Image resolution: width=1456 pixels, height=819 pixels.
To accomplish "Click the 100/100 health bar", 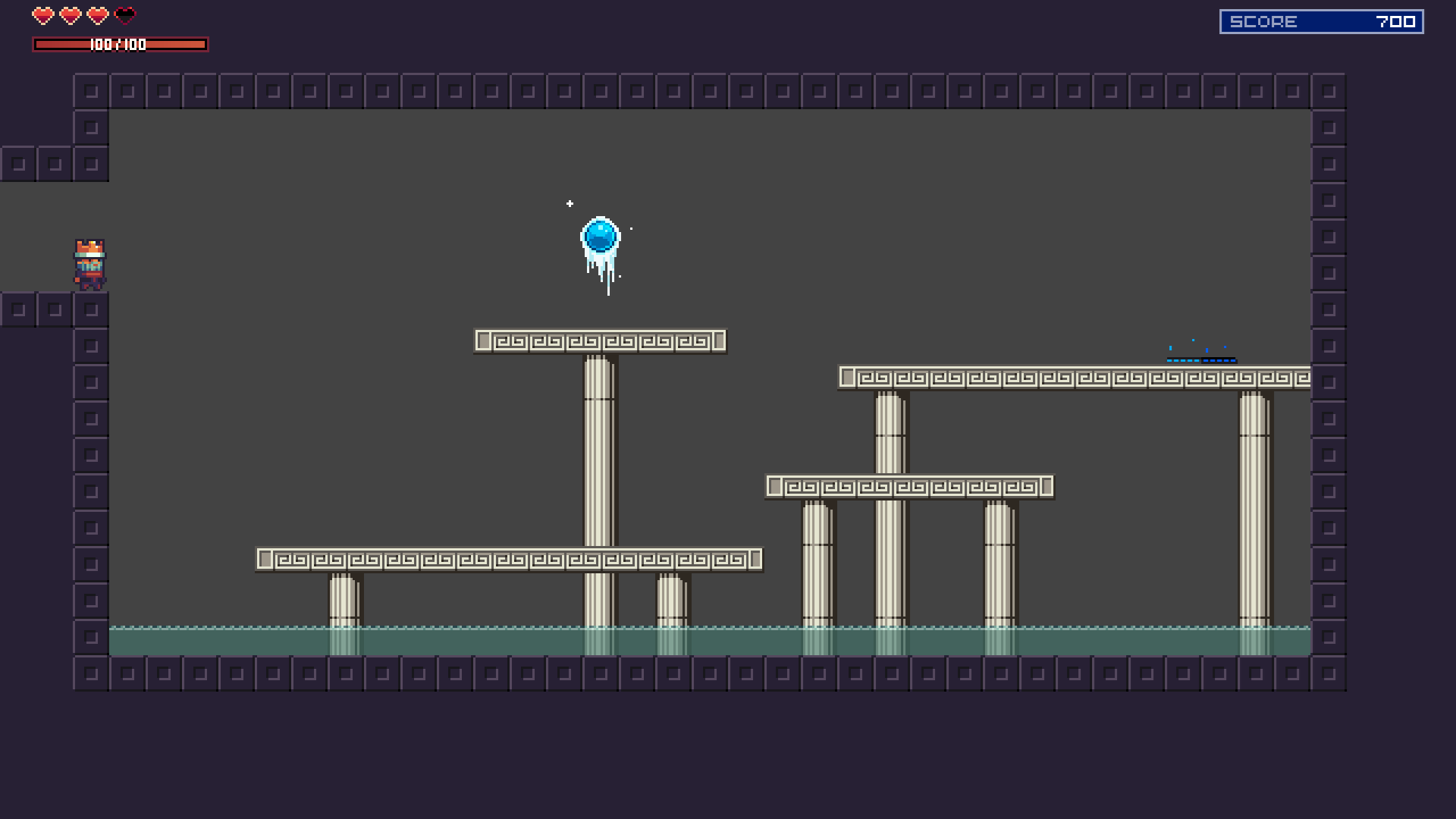I will tap(120, 44).
